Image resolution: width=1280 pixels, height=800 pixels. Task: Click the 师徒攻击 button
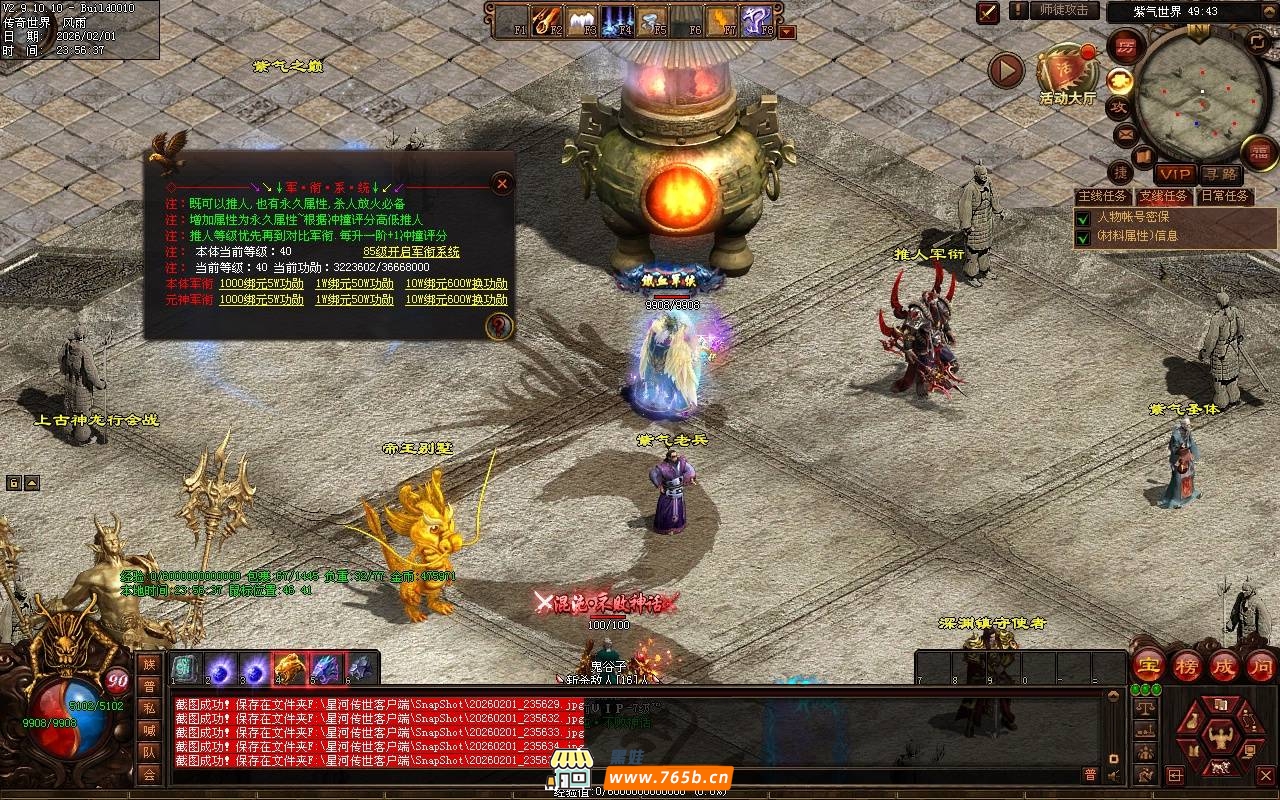[1064, 10]
